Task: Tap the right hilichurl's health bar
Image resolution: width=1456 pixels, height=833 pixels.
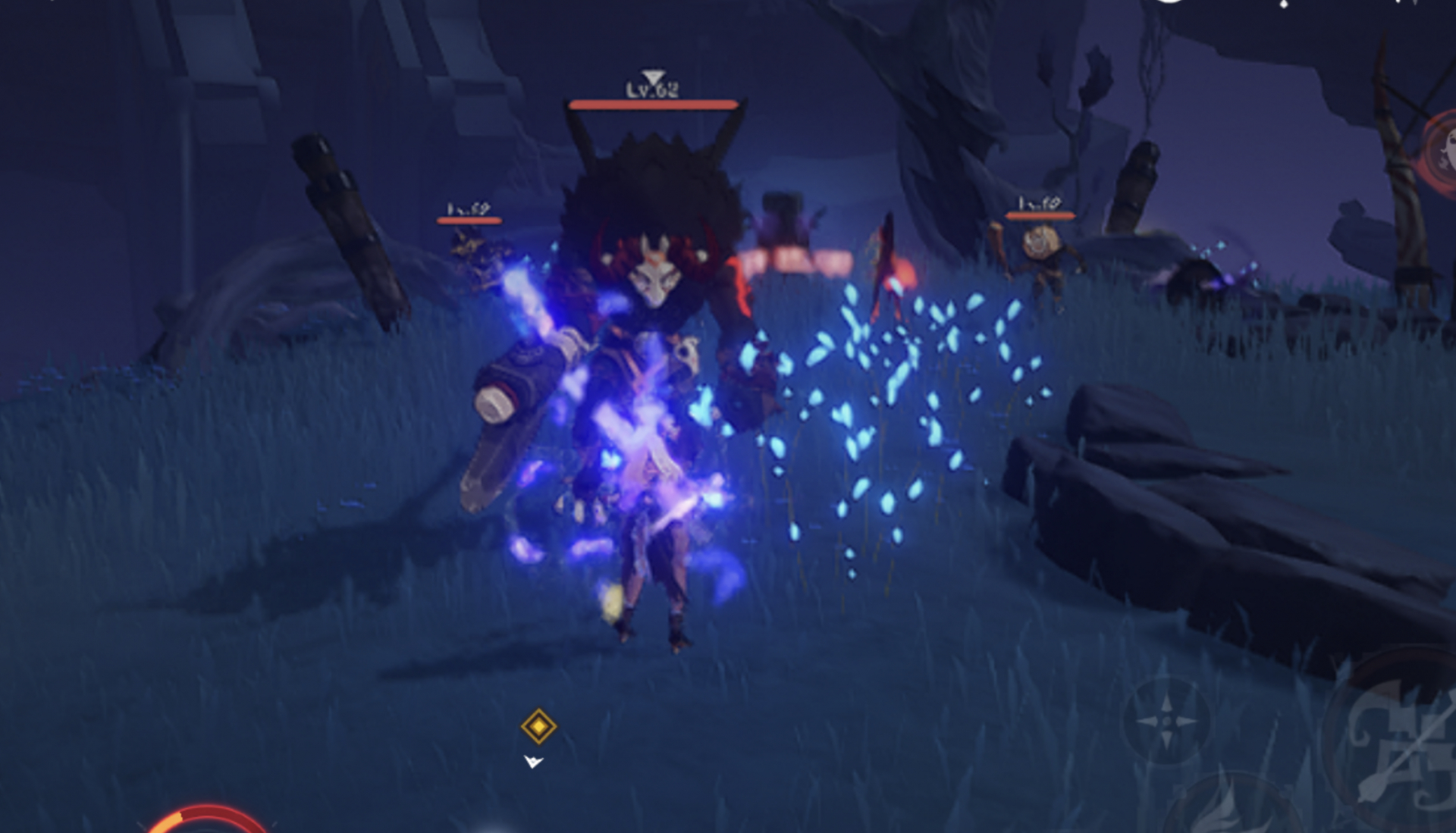Action: pos(1039,215)
